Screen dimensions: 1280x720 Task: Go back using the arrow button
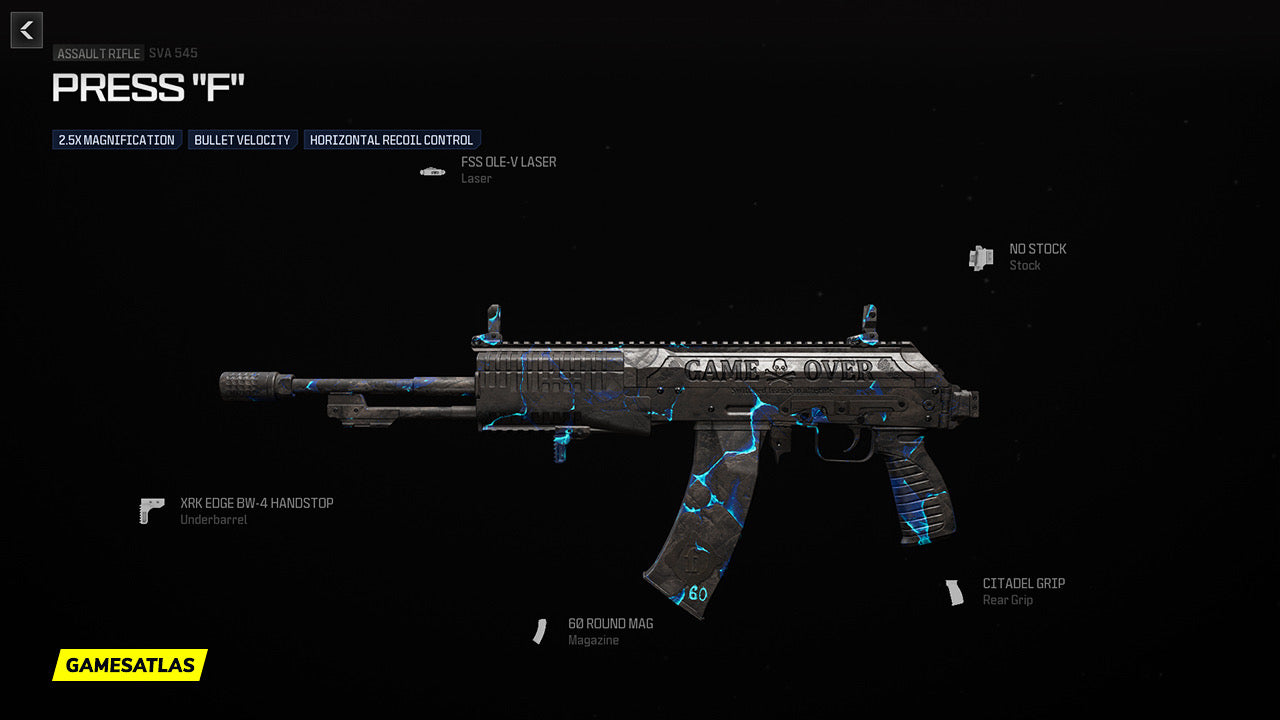(x=27, y=30)
